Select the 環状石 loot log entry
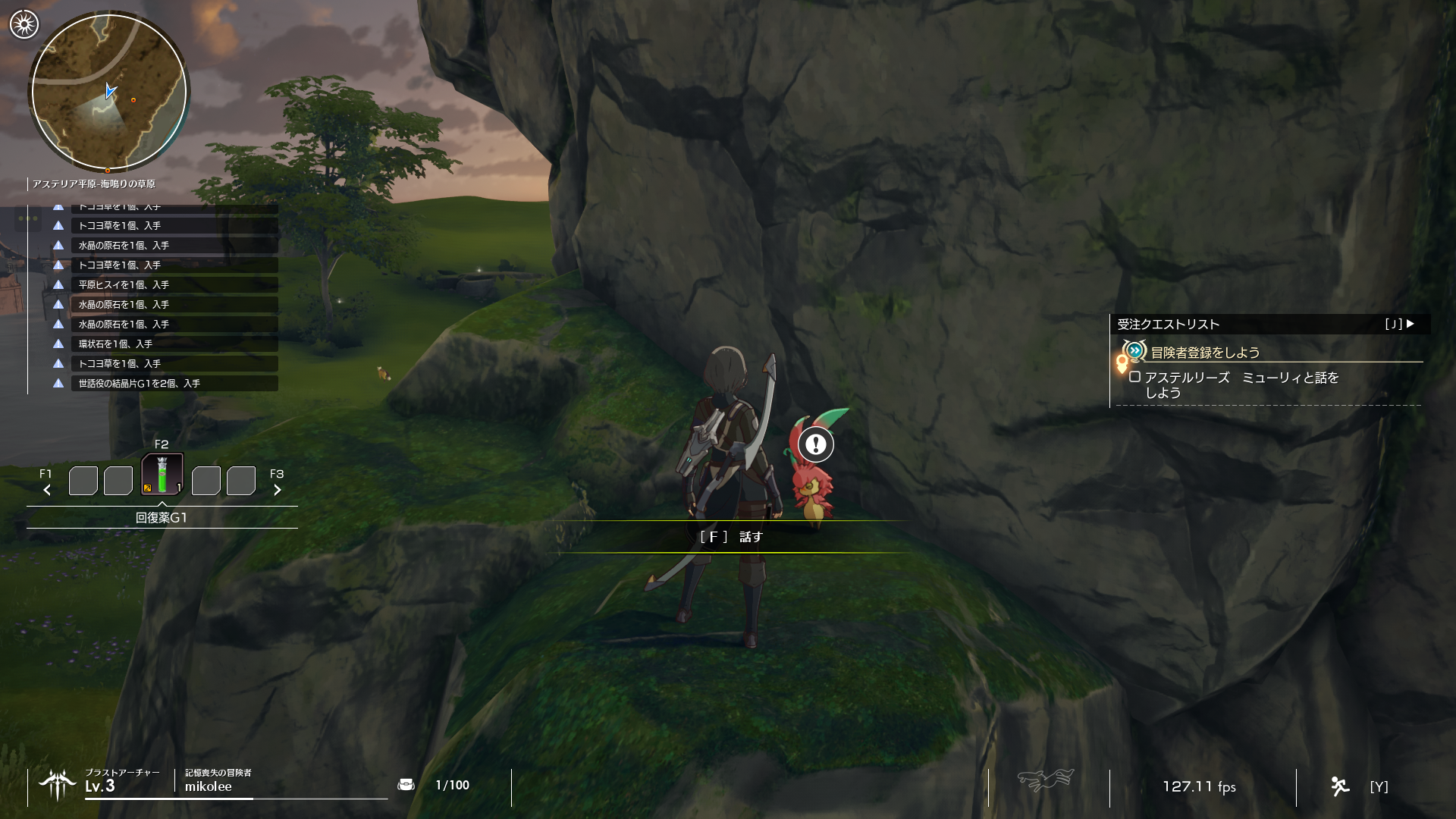 pos(174,344)
